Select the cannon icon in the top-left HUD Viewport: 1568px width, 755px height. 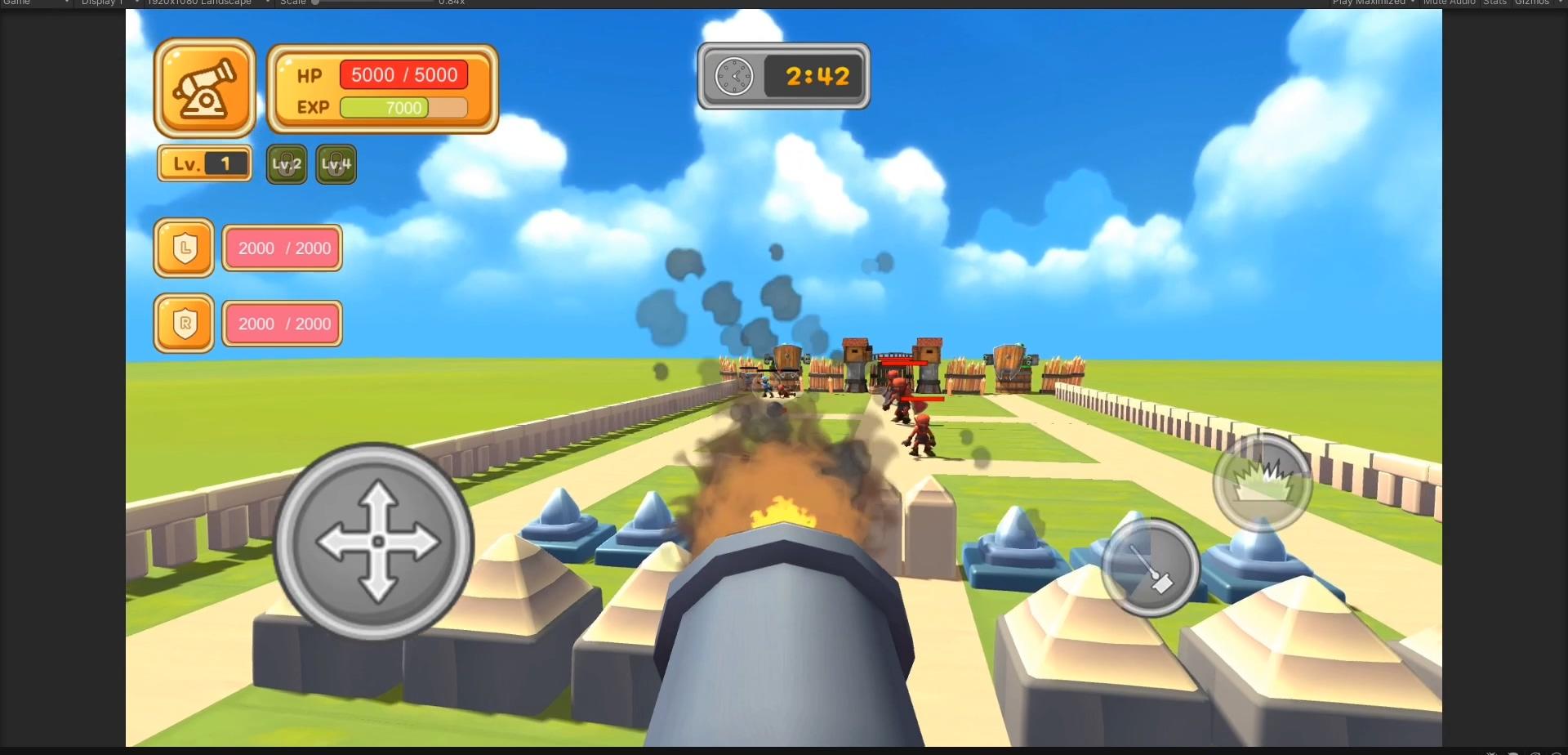pyautogui.click(x=204, y=87)
